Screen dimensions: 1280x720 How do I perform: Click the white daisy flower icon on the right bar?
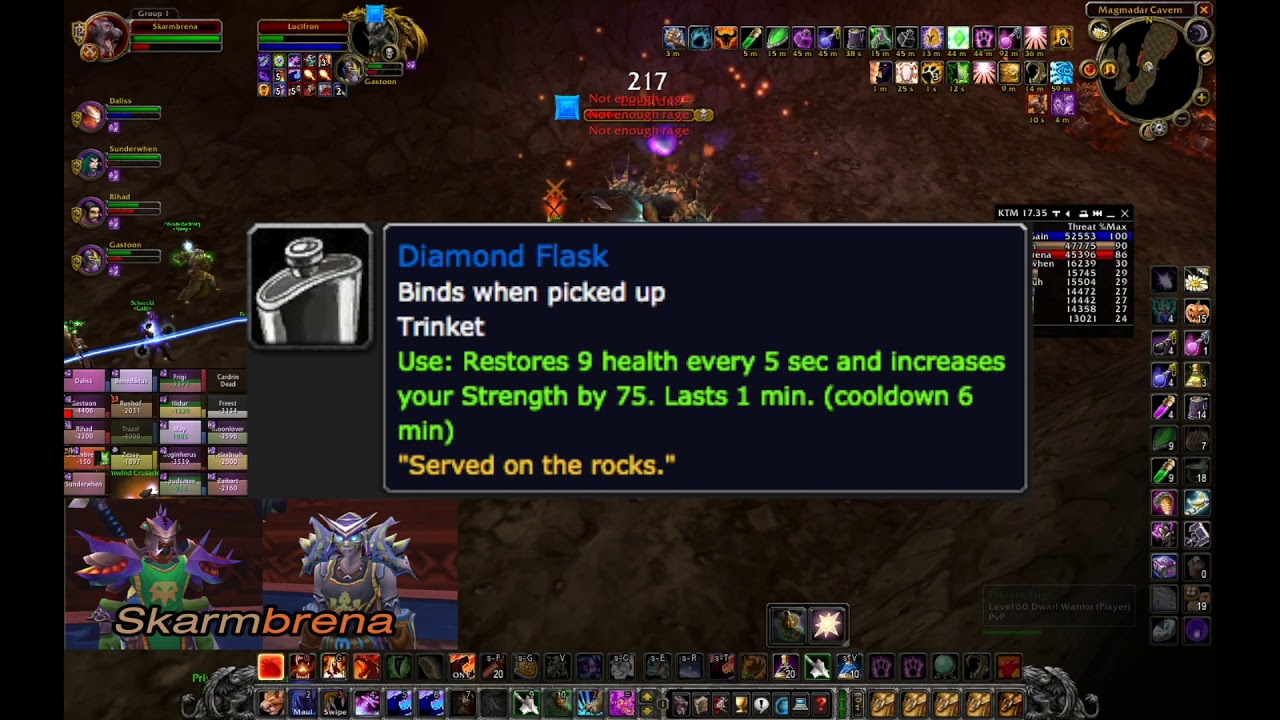tap(1196, 279)
